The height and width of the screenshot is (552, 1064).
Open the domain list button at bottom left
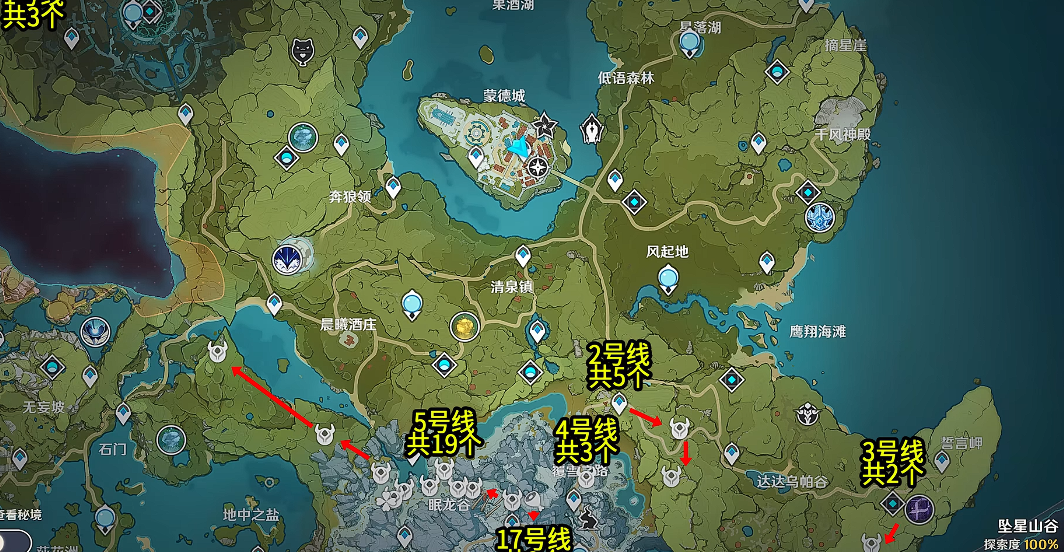22,515
